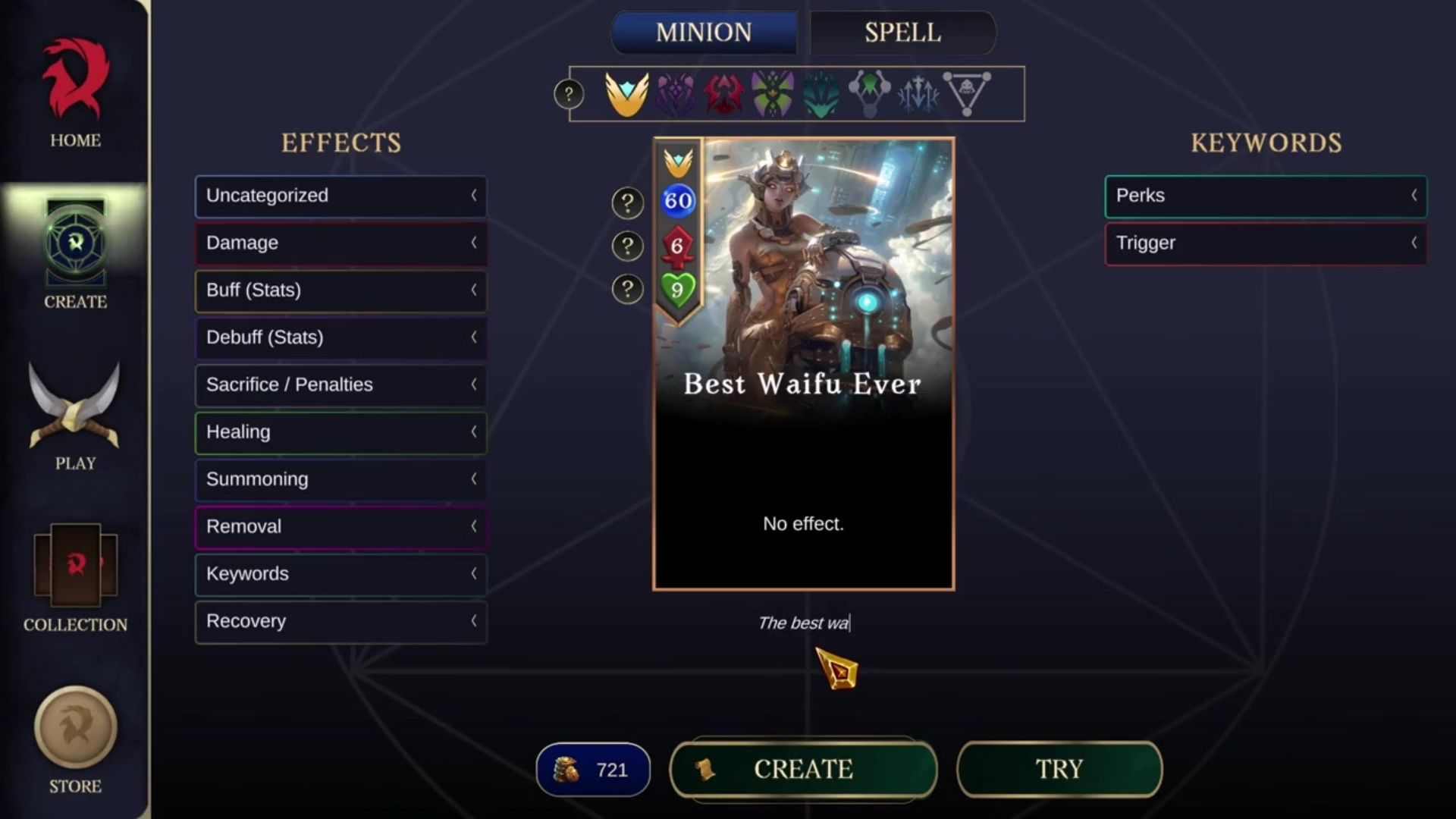Edit the card flavor text field
The height and width of the screenshot is (819, 1456).
tap(803, 623)
